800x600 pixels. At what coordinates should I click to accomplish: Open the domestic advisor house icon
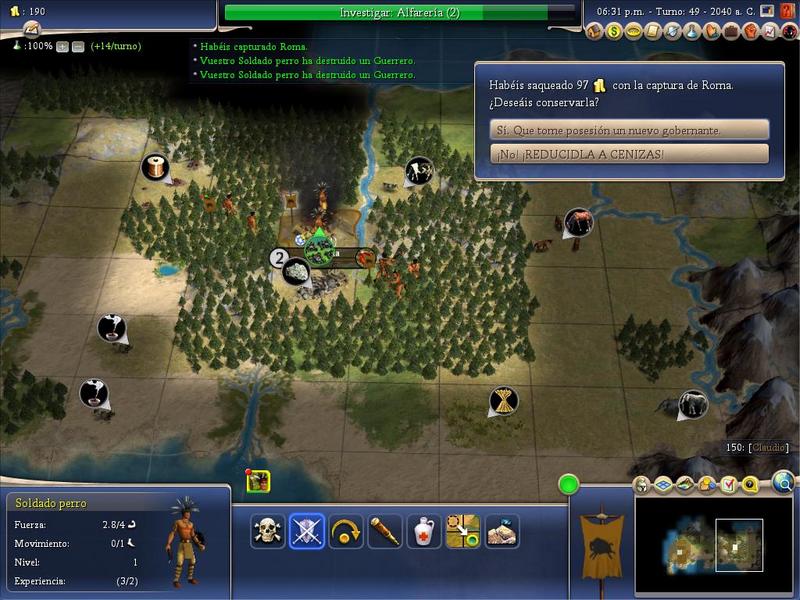click(596, 32)
